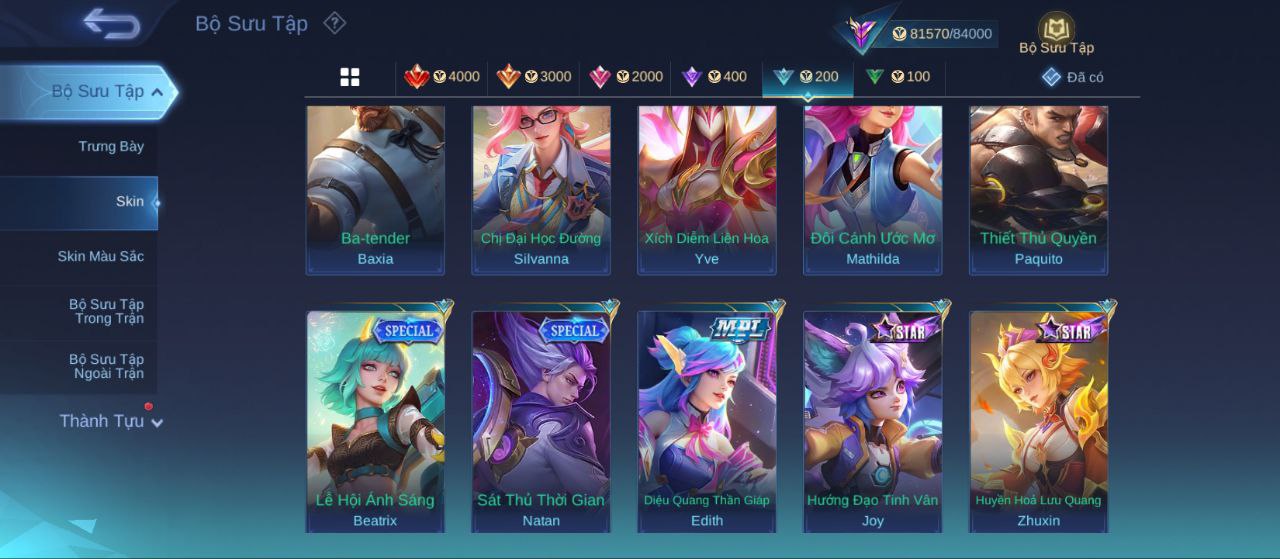Go back using the return arrow
The width and height of the screenshot is (1280, 559).
pyautogui.click(x=111, y=23)
